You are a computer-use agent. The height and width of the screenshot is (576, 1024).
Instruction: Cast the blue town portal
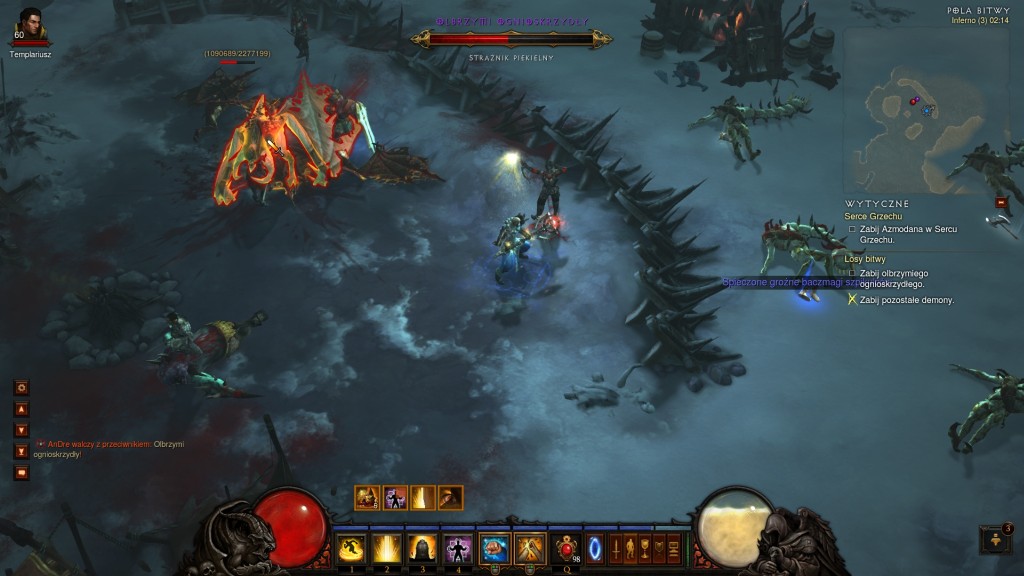pyautogui.click(x=595, y=548)
